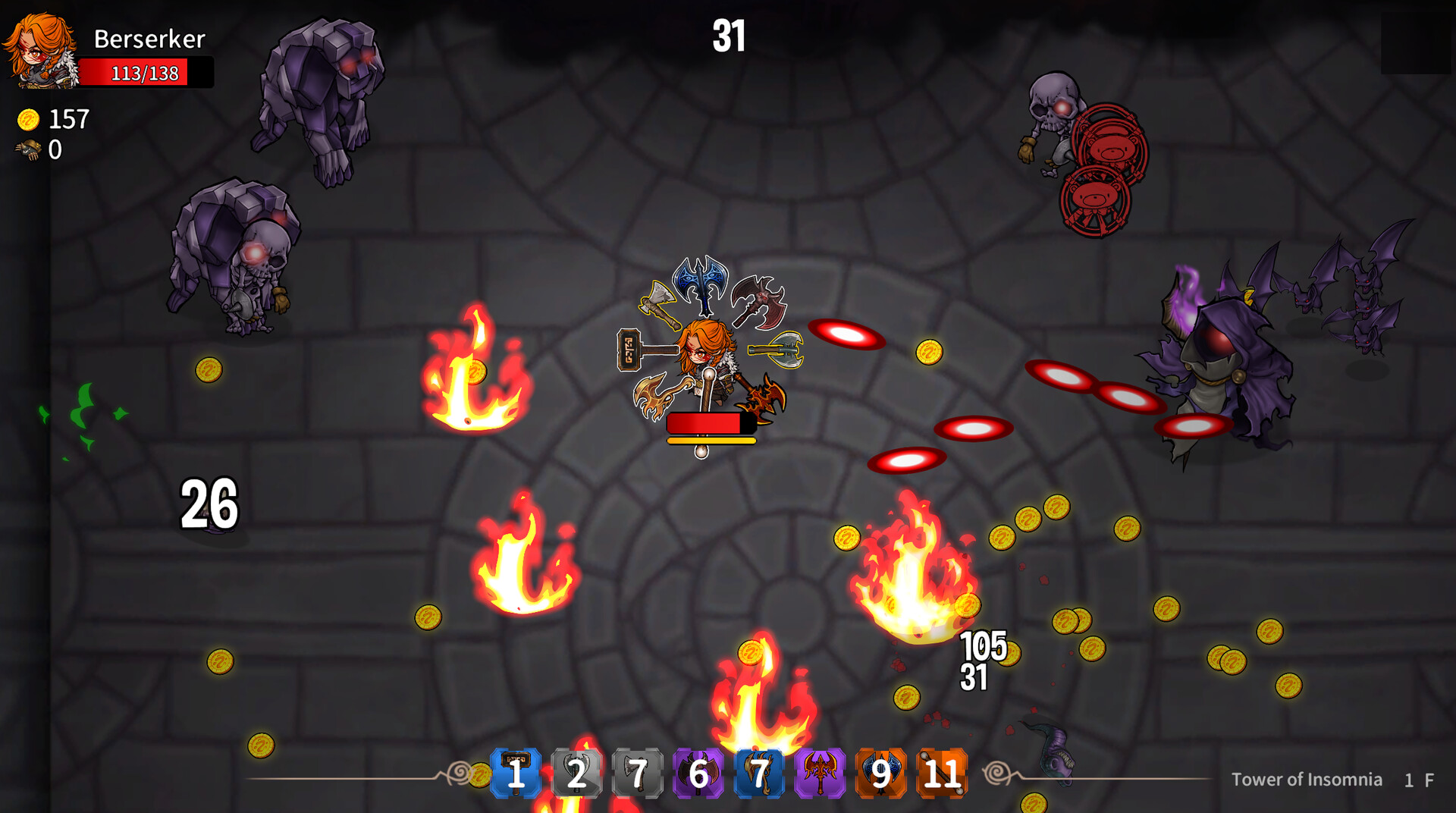Select the blue hammer weapon slot

516,773
